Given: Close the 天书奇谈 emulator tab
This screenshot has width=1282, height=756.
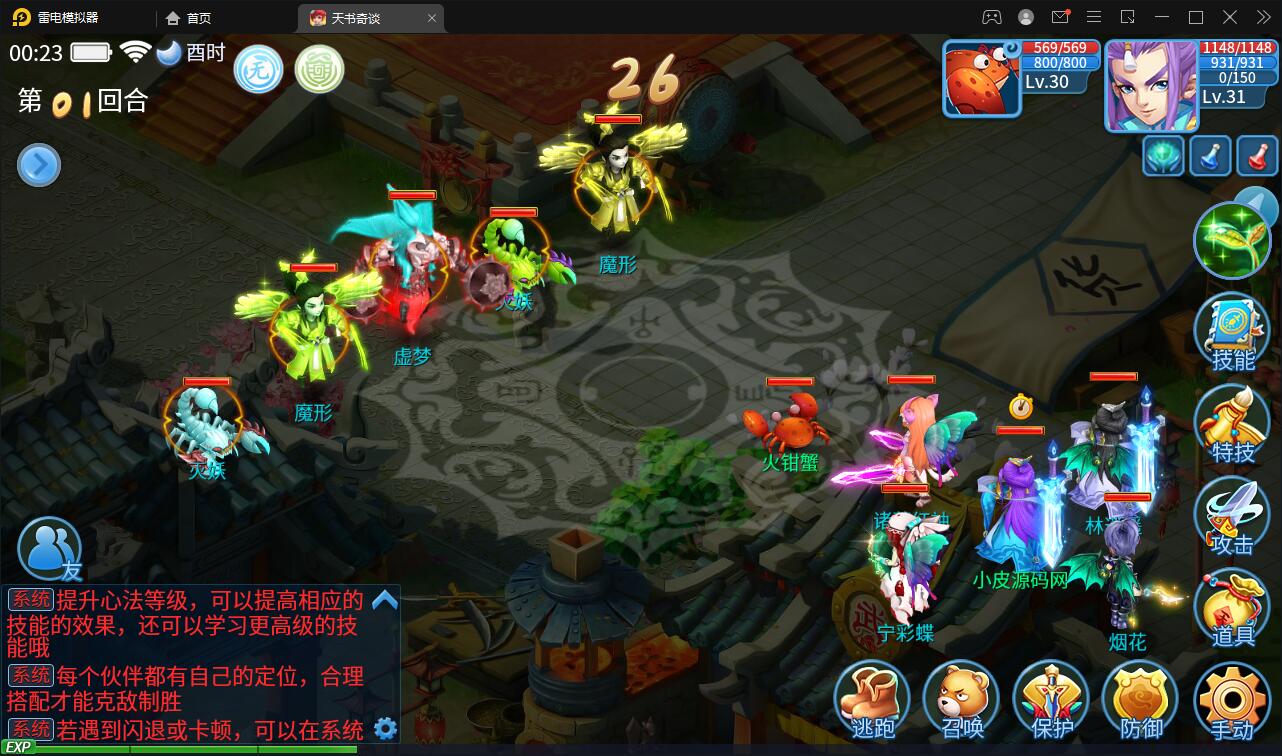Looking at the screenshot, I should 432,18.
